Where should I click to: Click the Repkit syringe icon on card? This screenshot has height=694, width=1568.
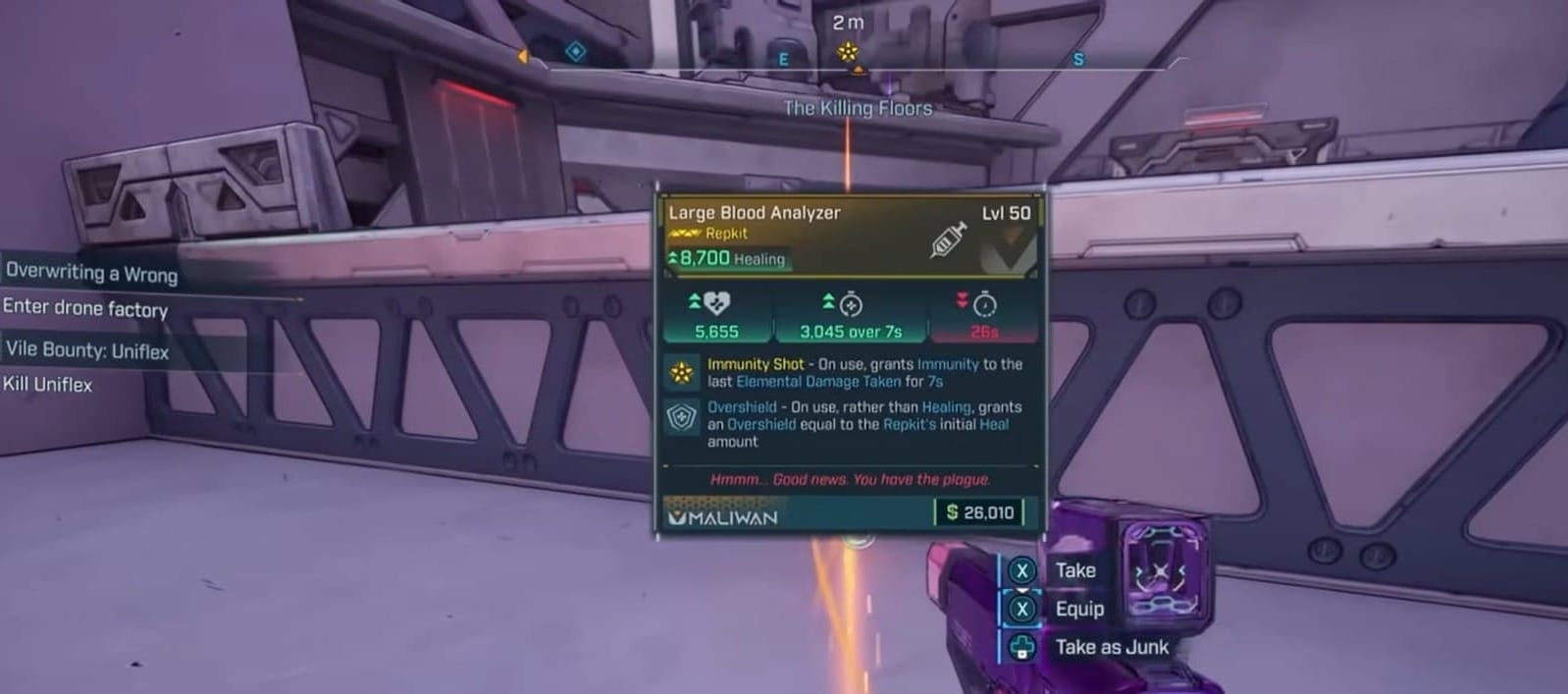coord(948,239)
